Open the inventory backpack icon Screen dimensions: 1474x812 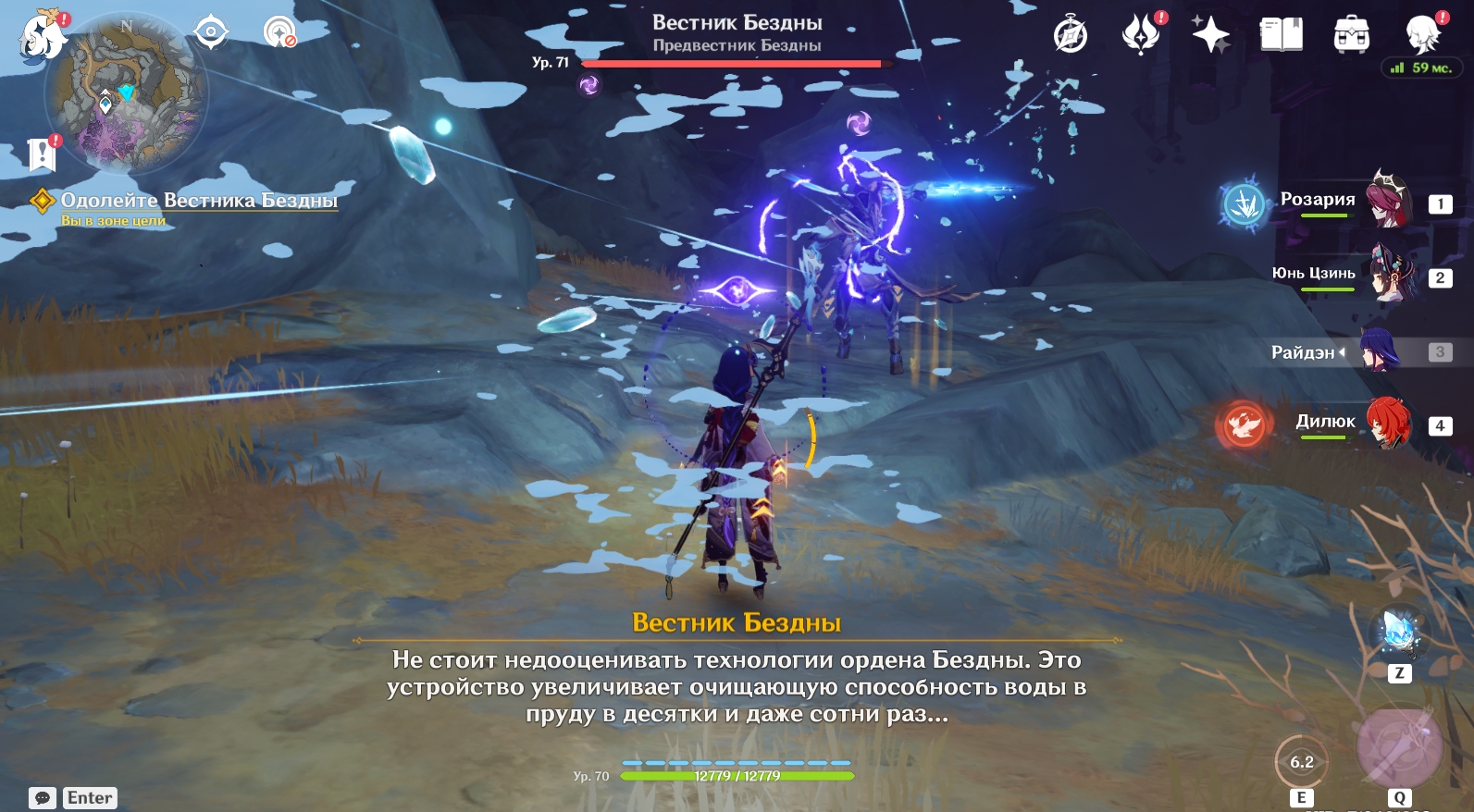pos(1351,35)
